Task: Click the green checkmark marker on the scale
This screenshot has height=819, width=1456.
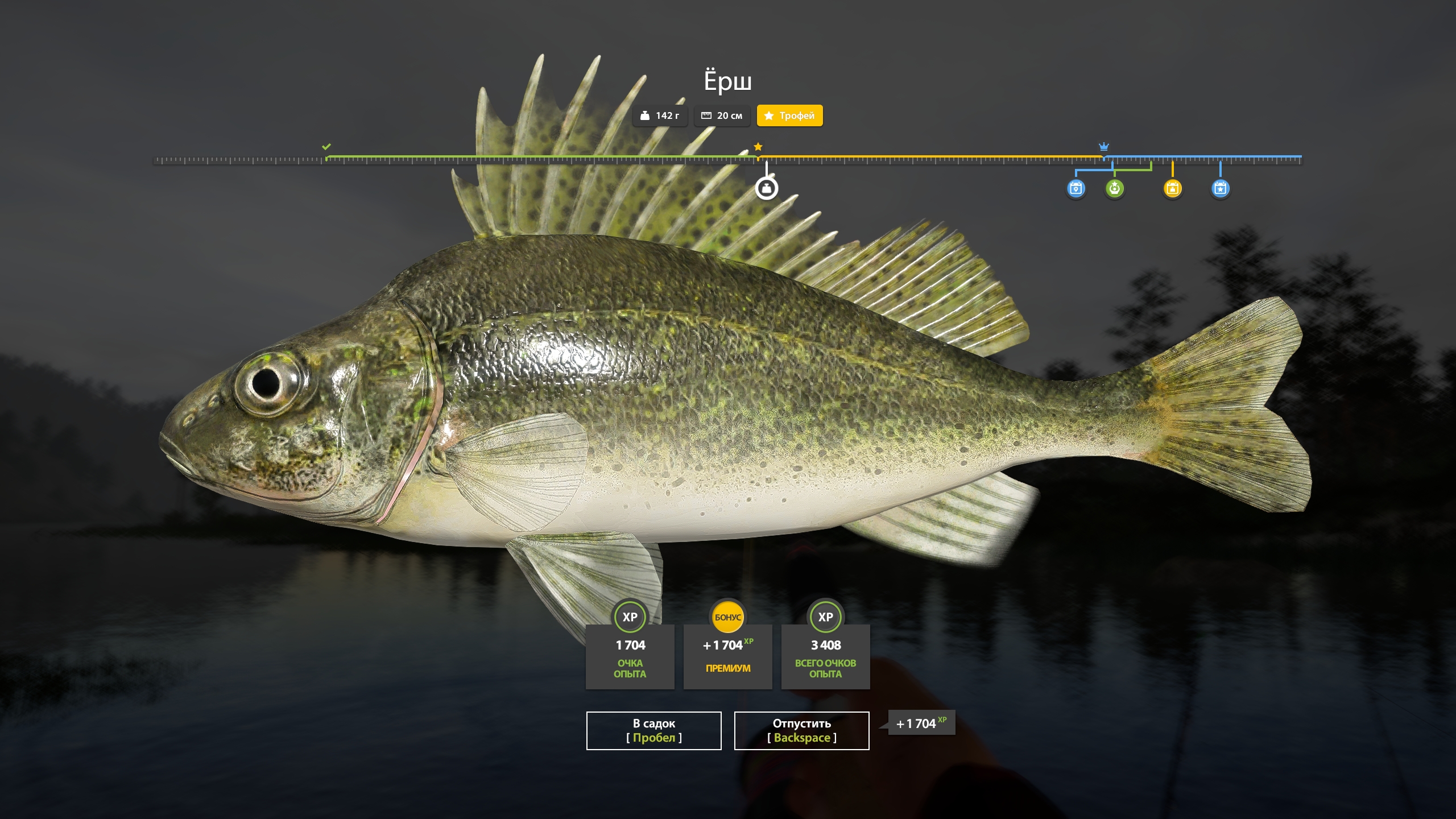Action: pyautogui.click(x=326, y=147)
